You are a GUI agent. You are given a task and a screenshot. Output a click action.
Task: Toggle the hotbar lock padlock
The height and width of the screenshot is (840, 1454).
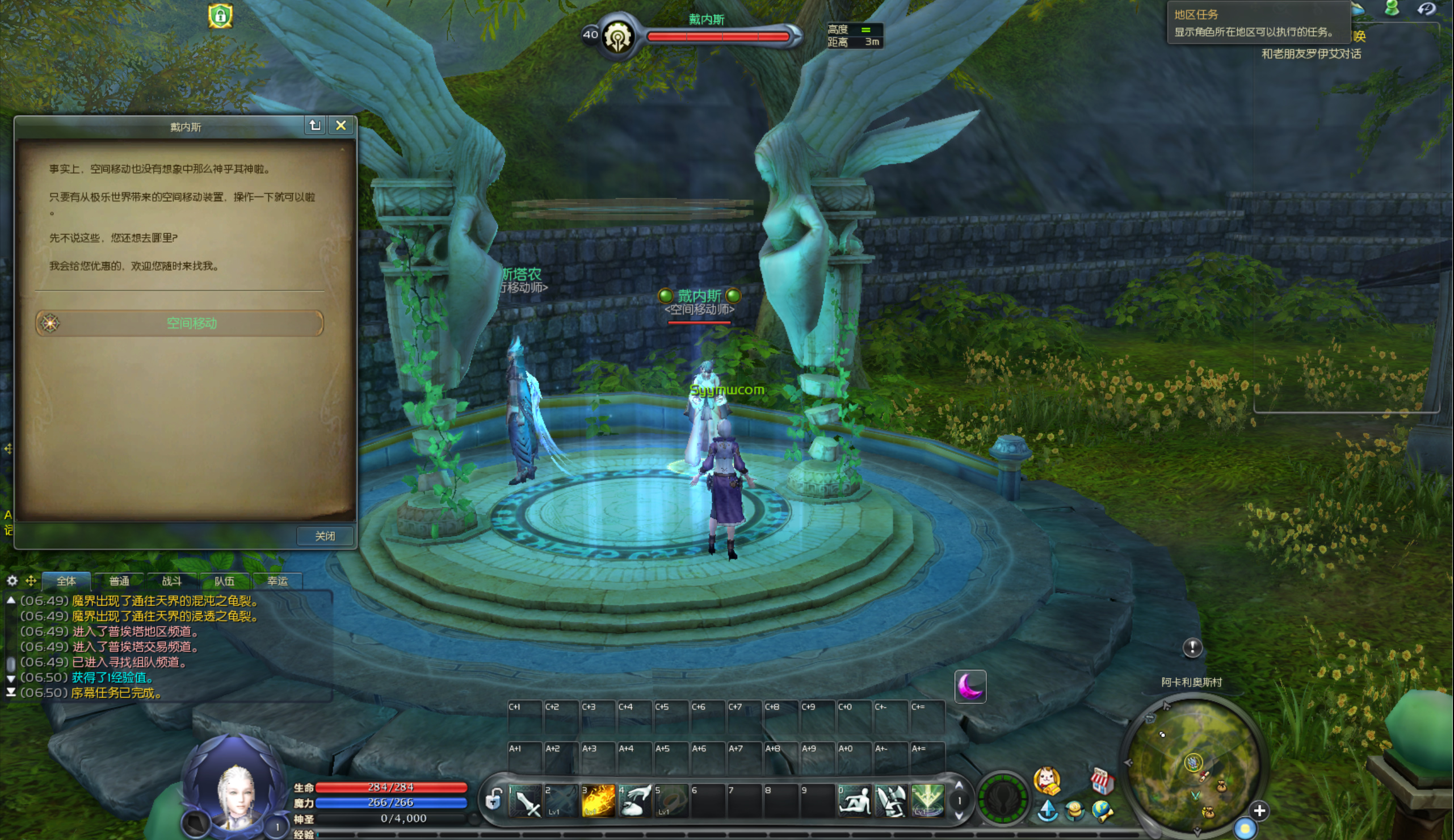point(493,800)
